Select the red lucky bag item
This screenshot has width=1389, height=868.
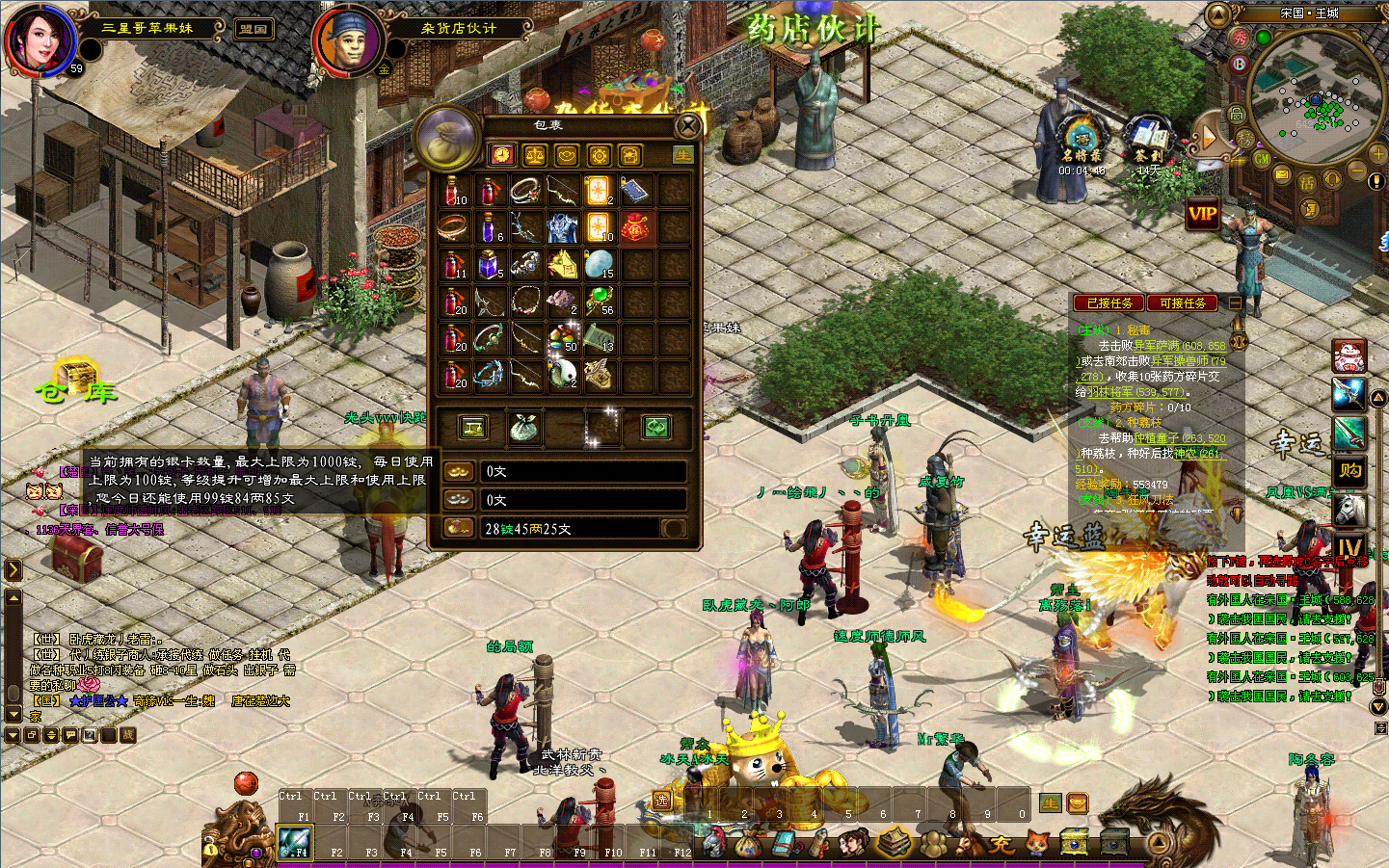tap(635, 228)
